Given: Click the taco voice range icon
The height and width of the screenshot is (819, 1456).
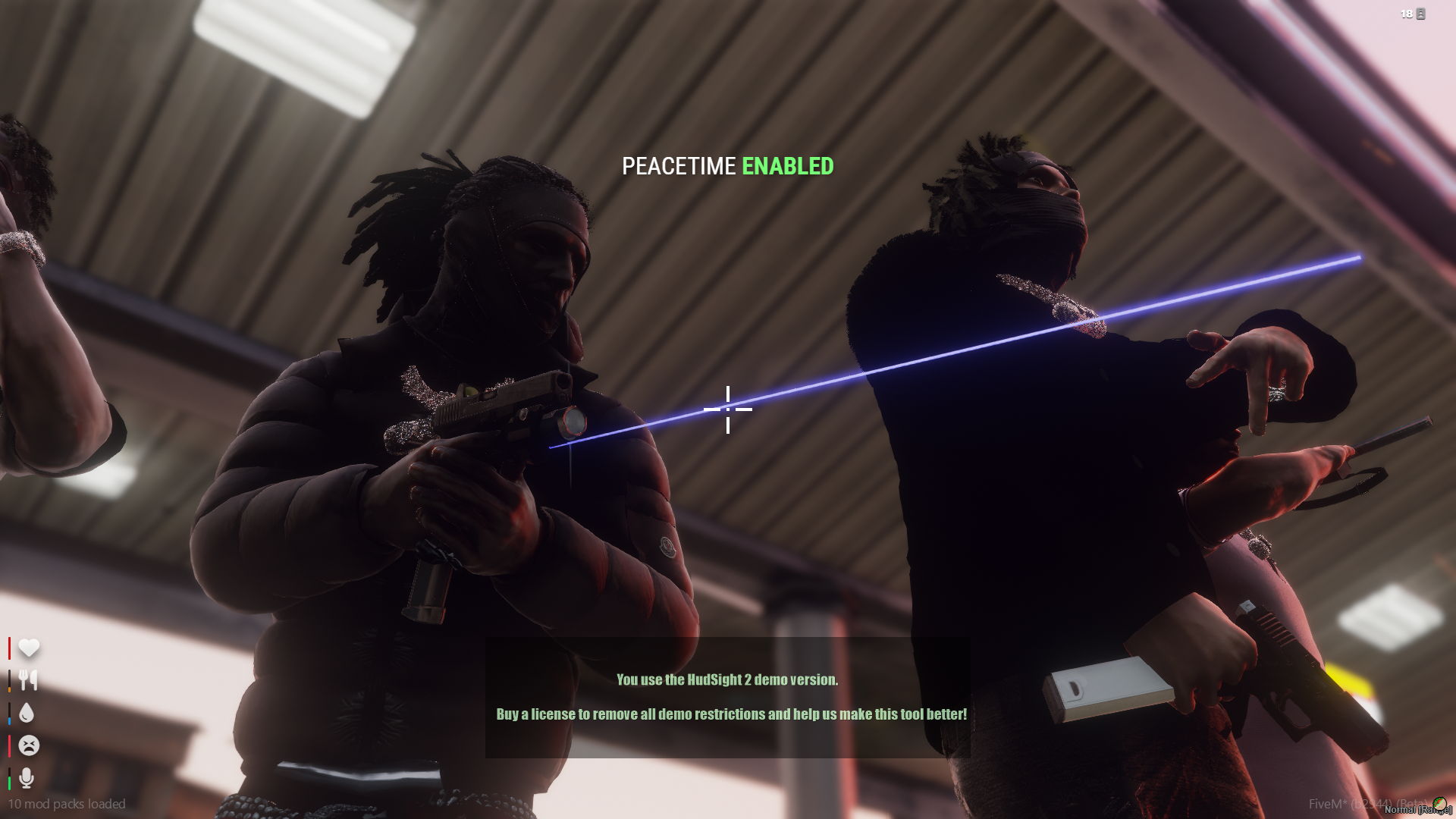Looking at the screenshot, I should click(x=1439, y=803).
